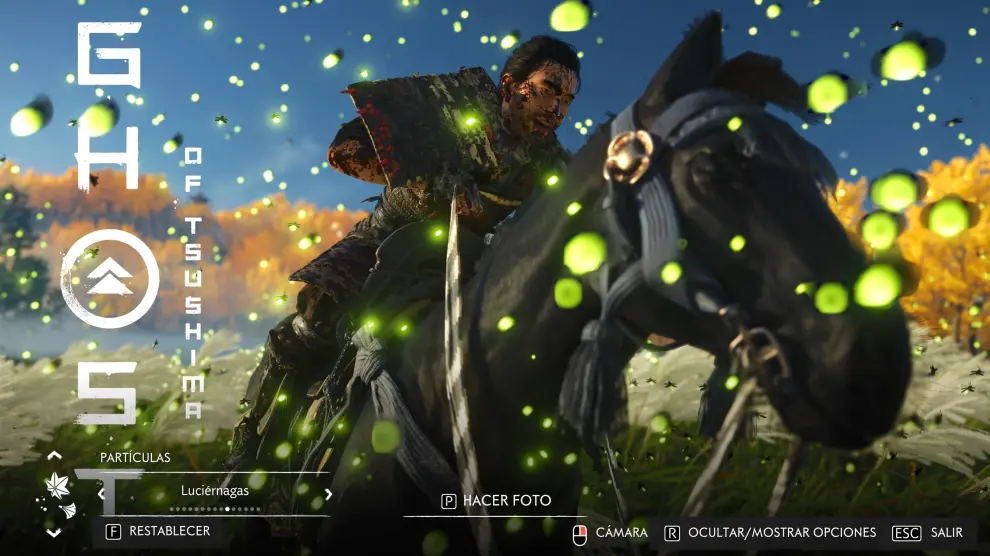Activate the Cámara control option

(610, 533)
